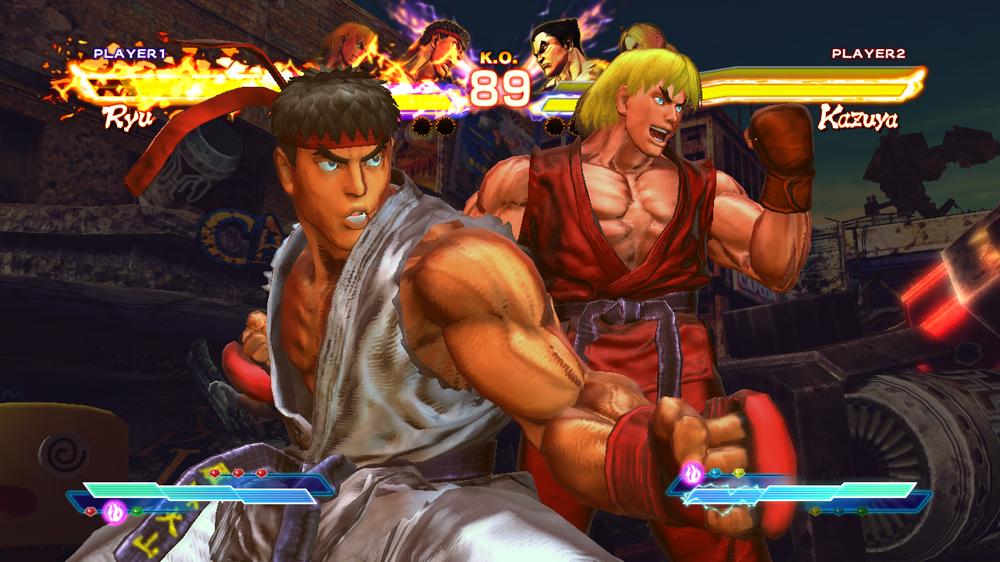Click Player 2's purple flame gem icon
Screen dimensions: 1000x562
(x=692, y=470)
